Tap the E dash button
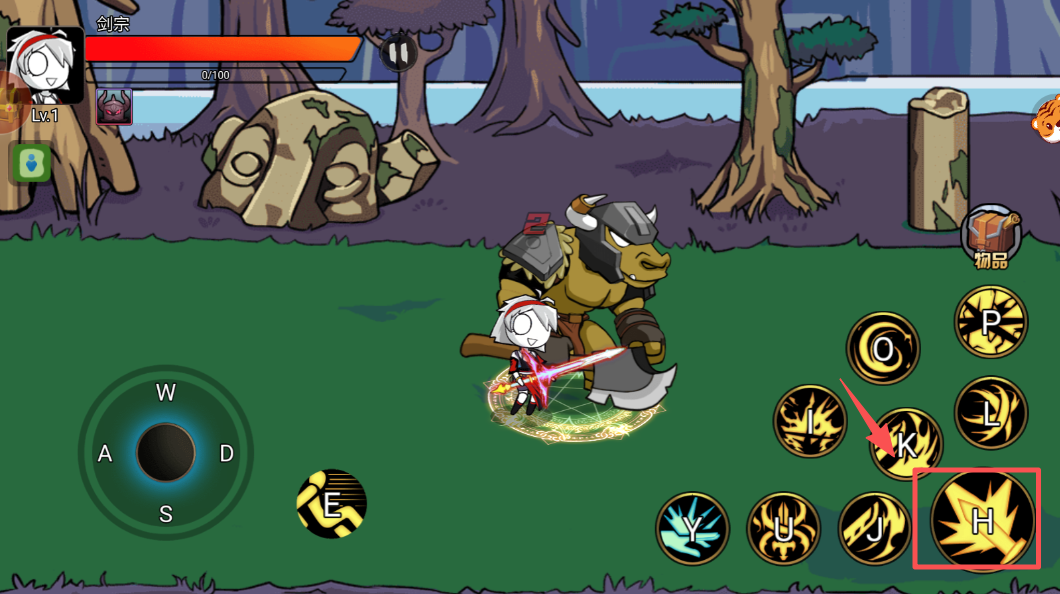The width and height of the screenshot is (1060, 594). (332, 504)
